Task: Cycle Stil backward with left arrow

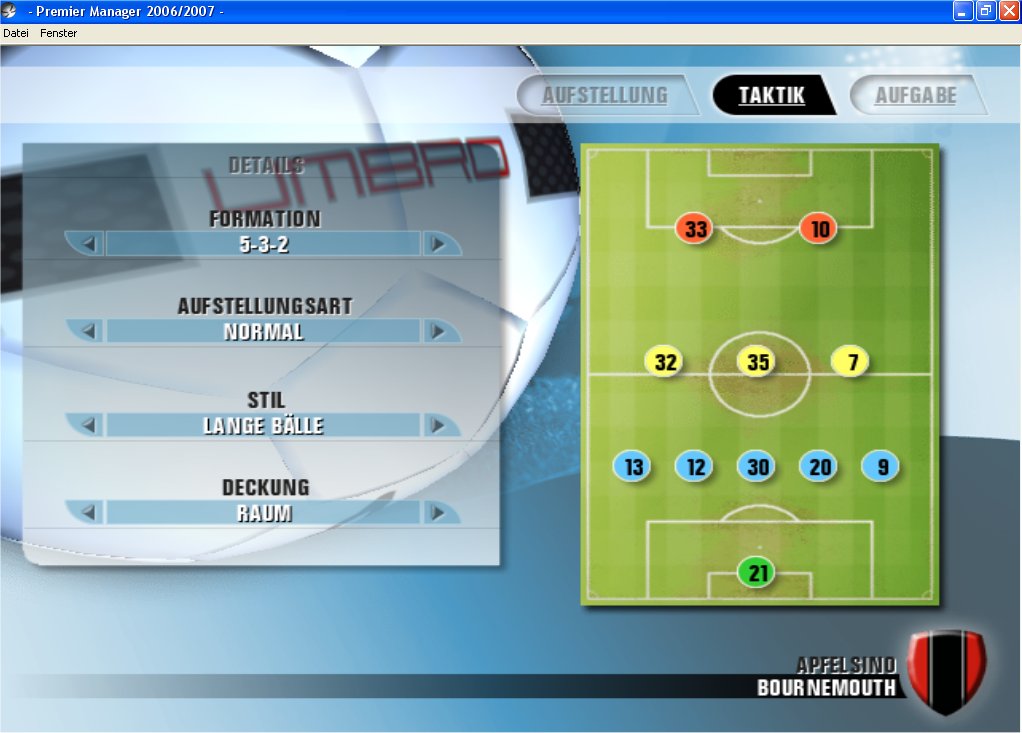Action: click(x=88, y=425)
